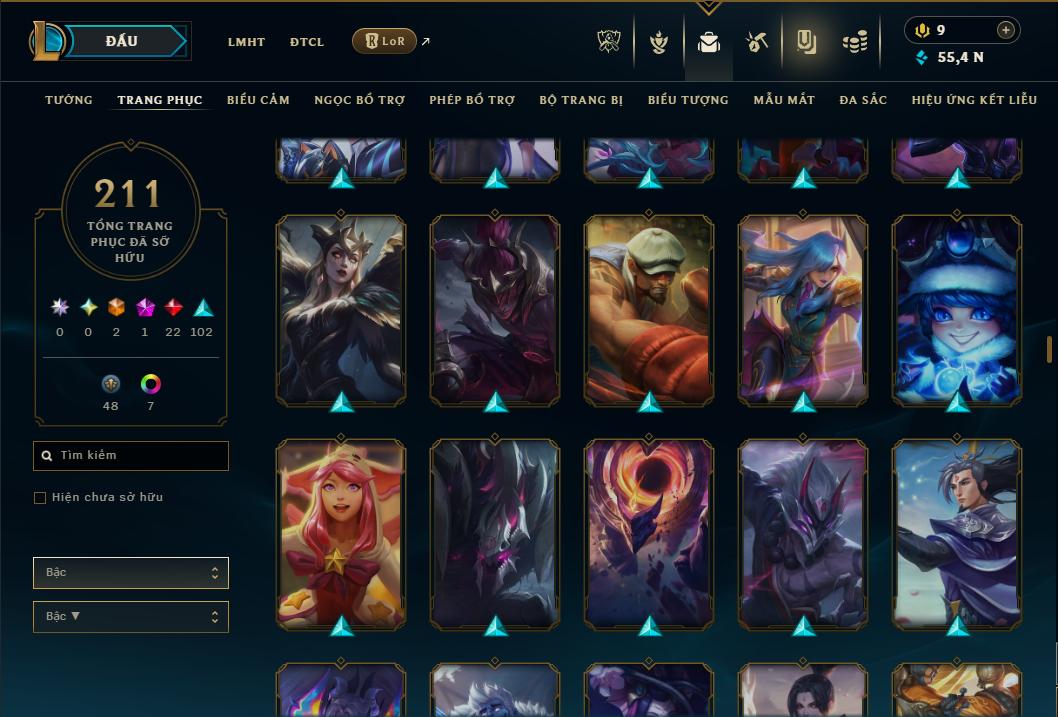Screen dimensions: 1058x717
Task: Show the BIỂU TƯỢNG icons tab
Action: [688, 100]
